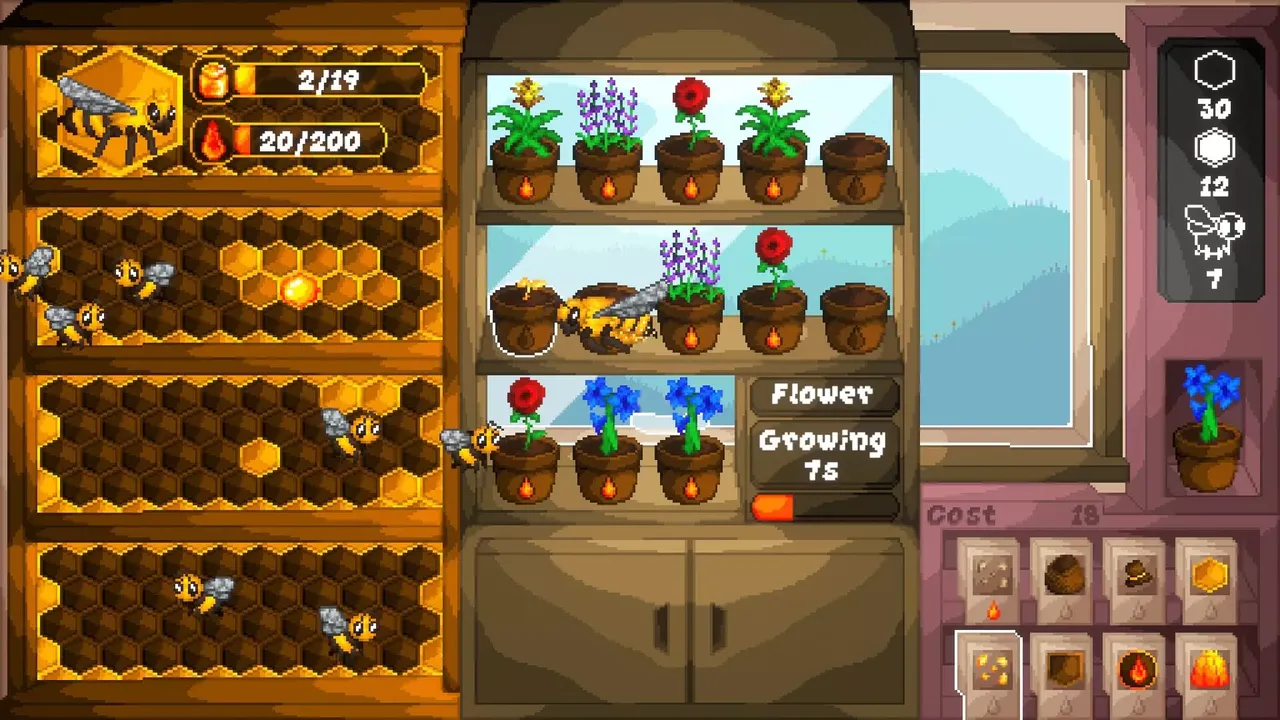Select the highlighted empty pot with the bee
This screenshot has width=1280, height=720.
coord(525,320)
